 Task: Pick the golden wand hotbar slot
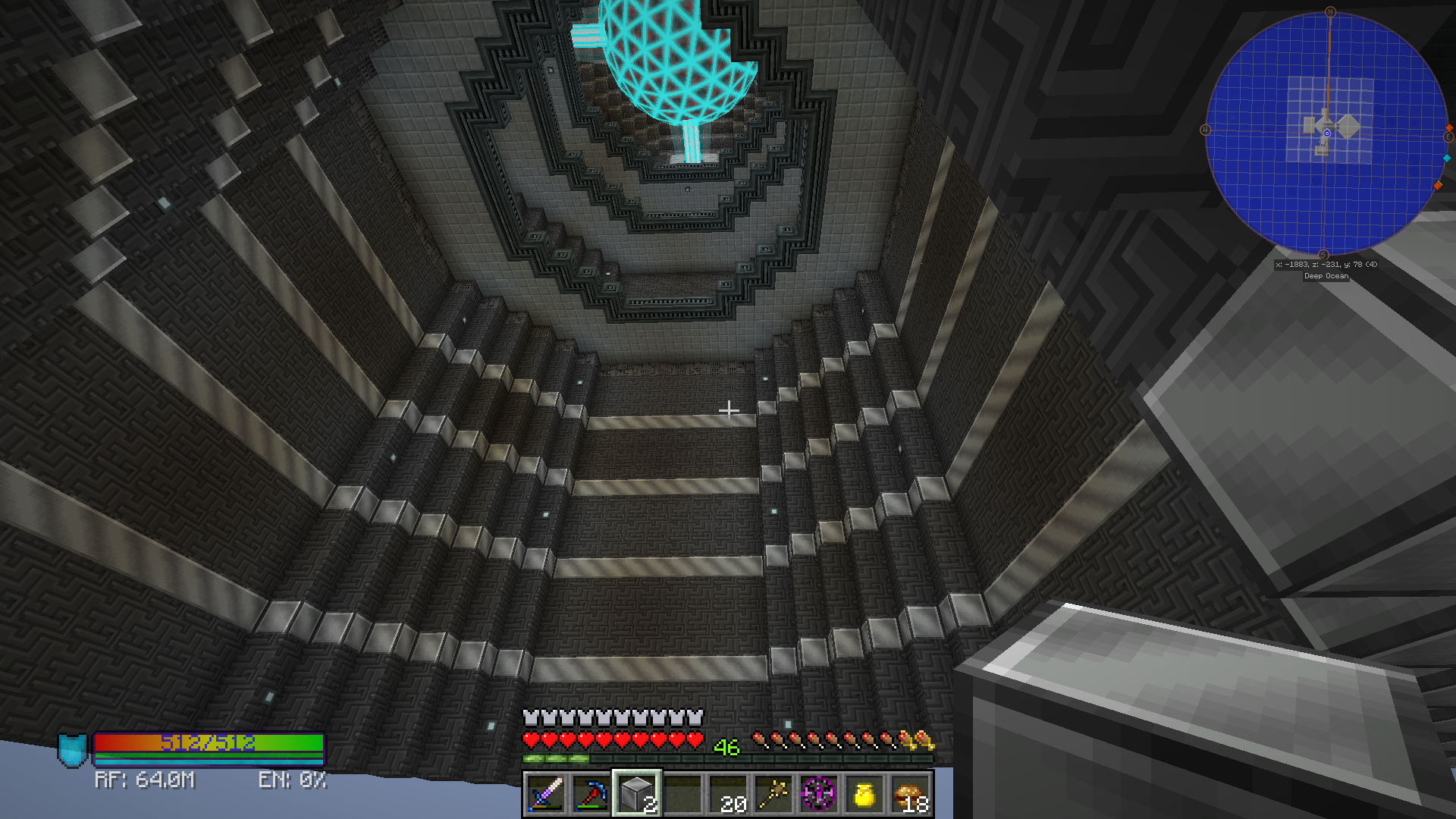coord(773,794)
